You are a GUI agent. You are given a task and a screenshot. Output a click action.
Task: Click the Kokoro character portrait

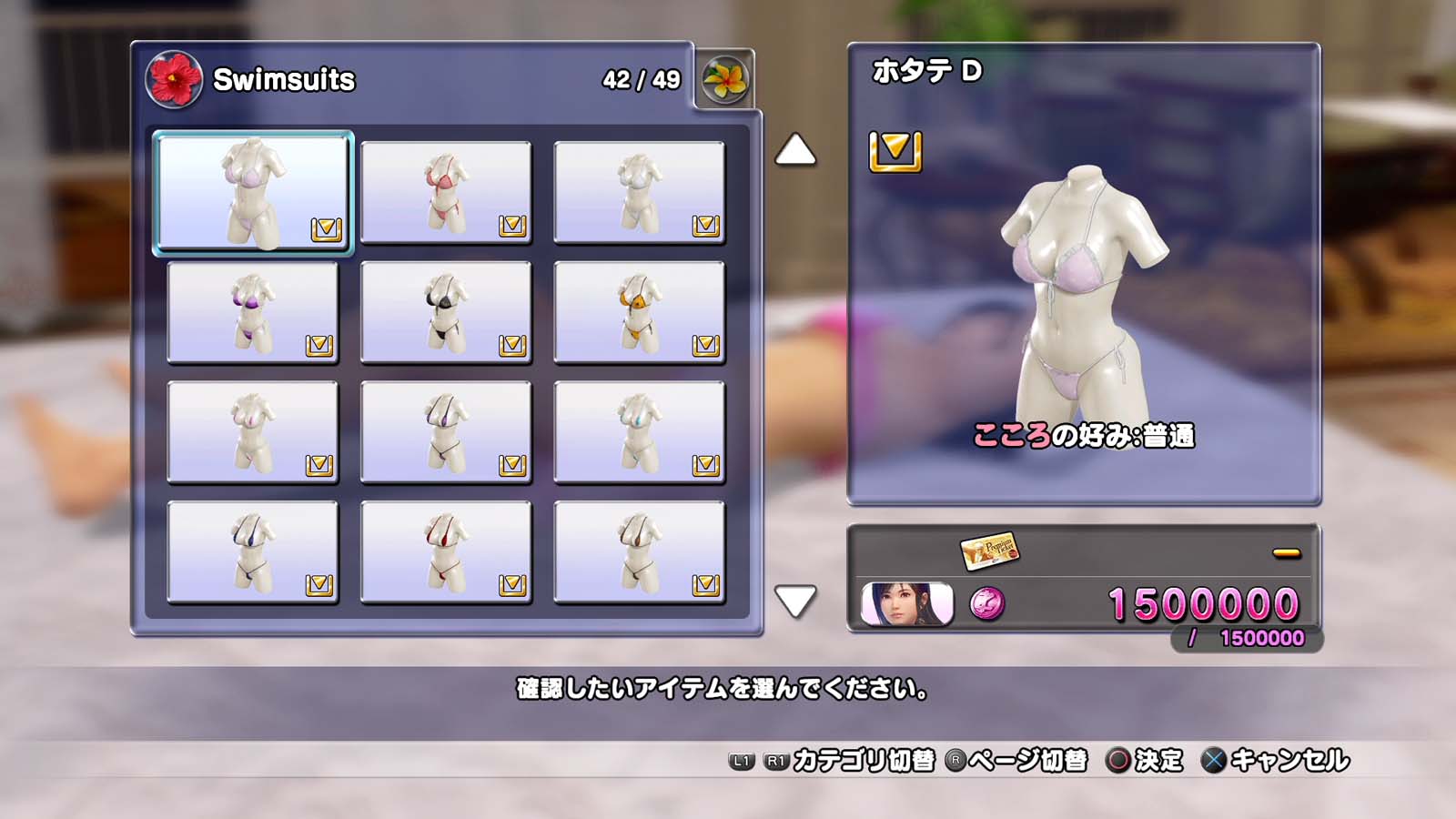click(907, 604)
